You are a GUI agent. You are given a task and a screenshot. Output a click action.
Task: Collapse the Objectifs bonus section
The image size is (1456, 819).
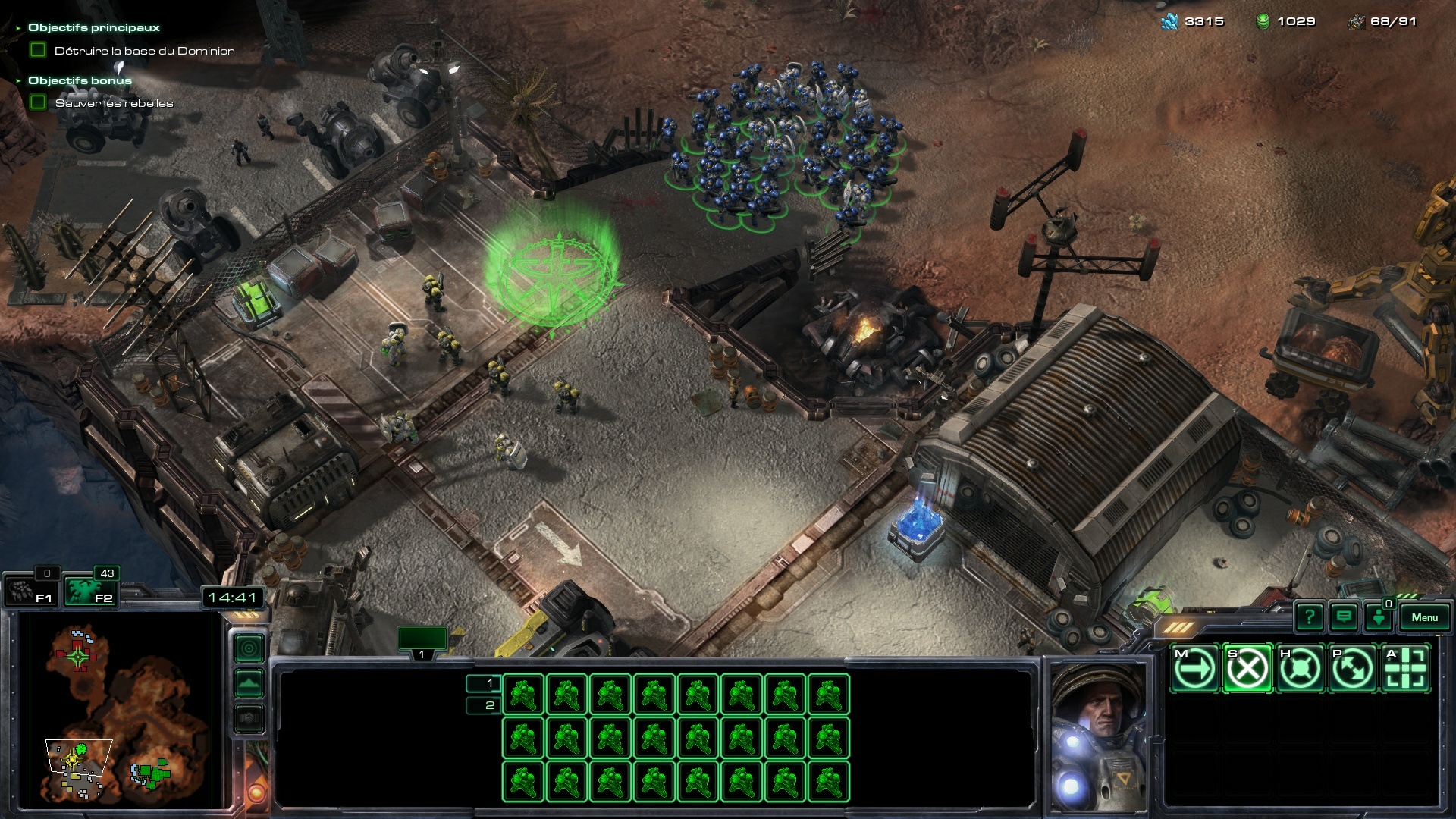coord(18,80)
